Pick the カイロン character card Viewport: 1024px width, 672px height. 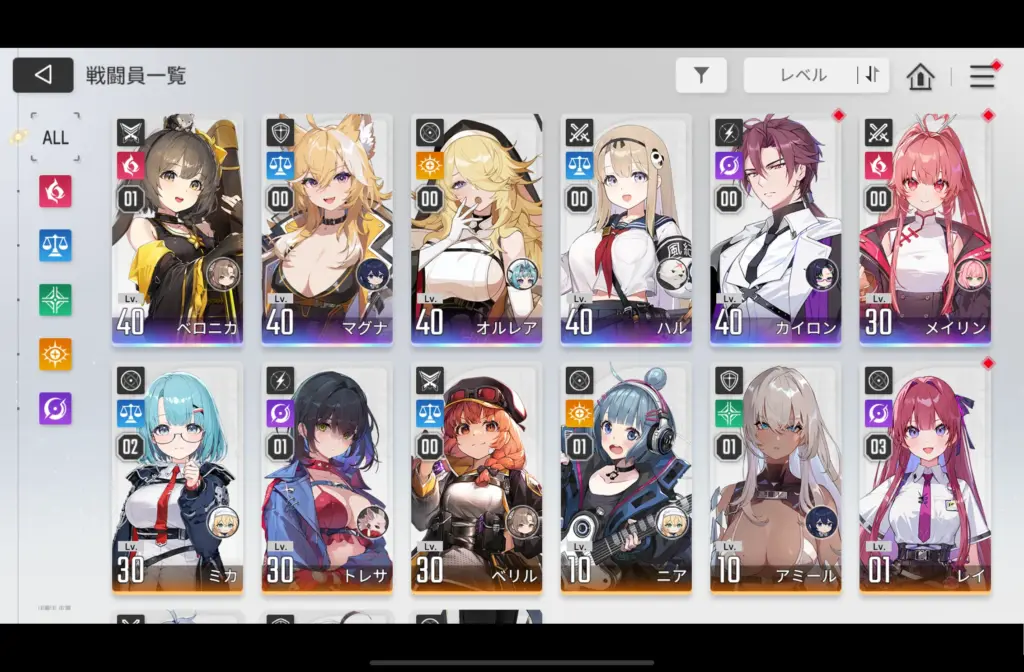[x=775, y=229]
